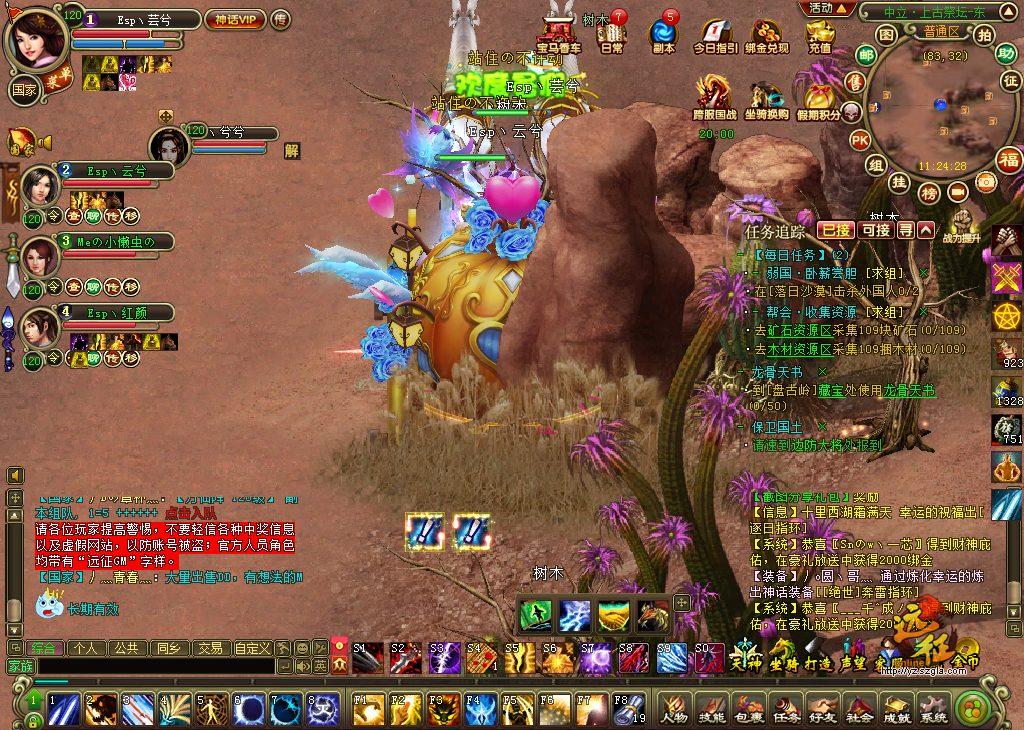
Task: Open the 日常 daily activities icon
Action: pos(610,33)
